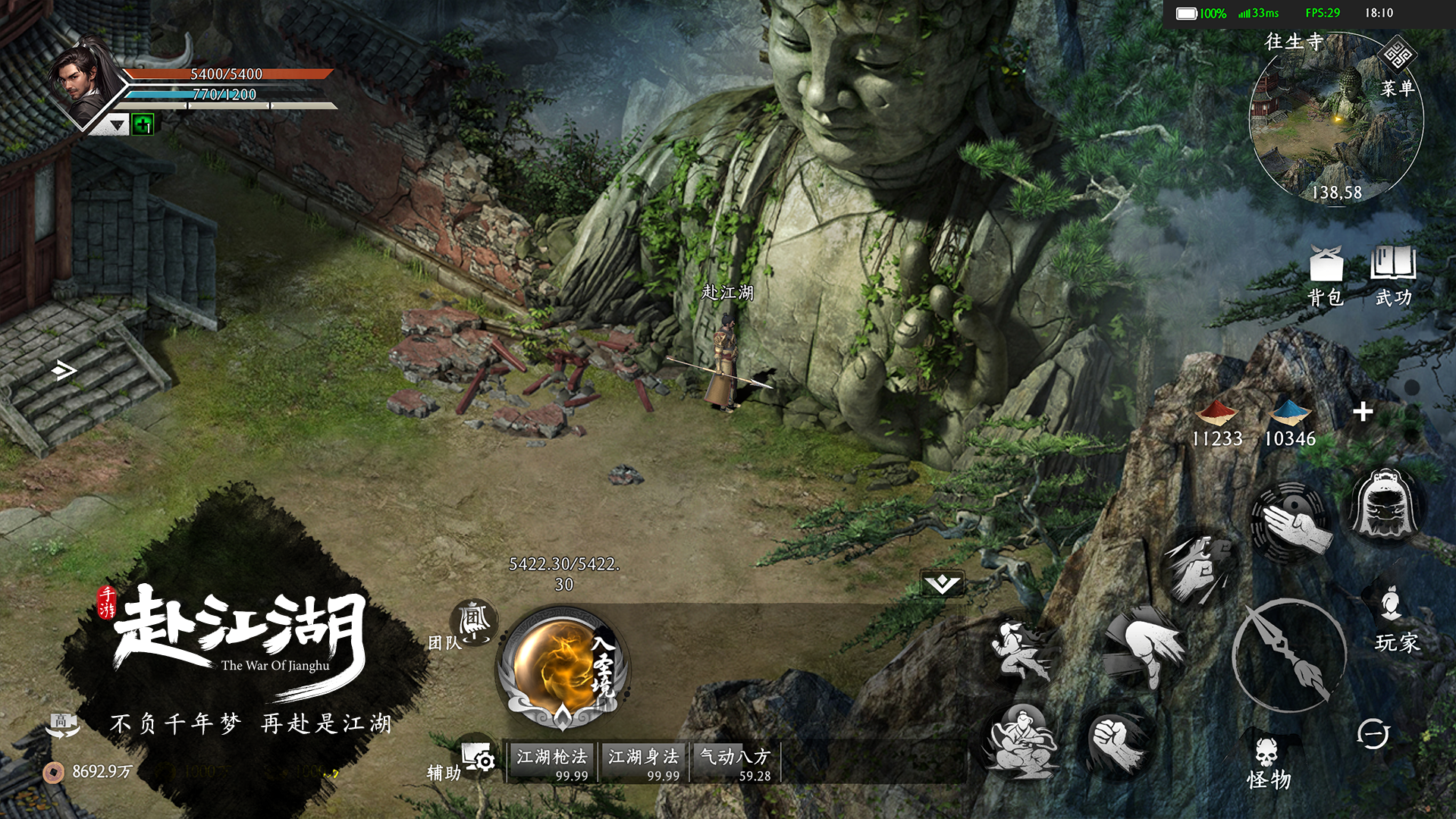Open the 辅助 assist settings

tap(478, 757)
